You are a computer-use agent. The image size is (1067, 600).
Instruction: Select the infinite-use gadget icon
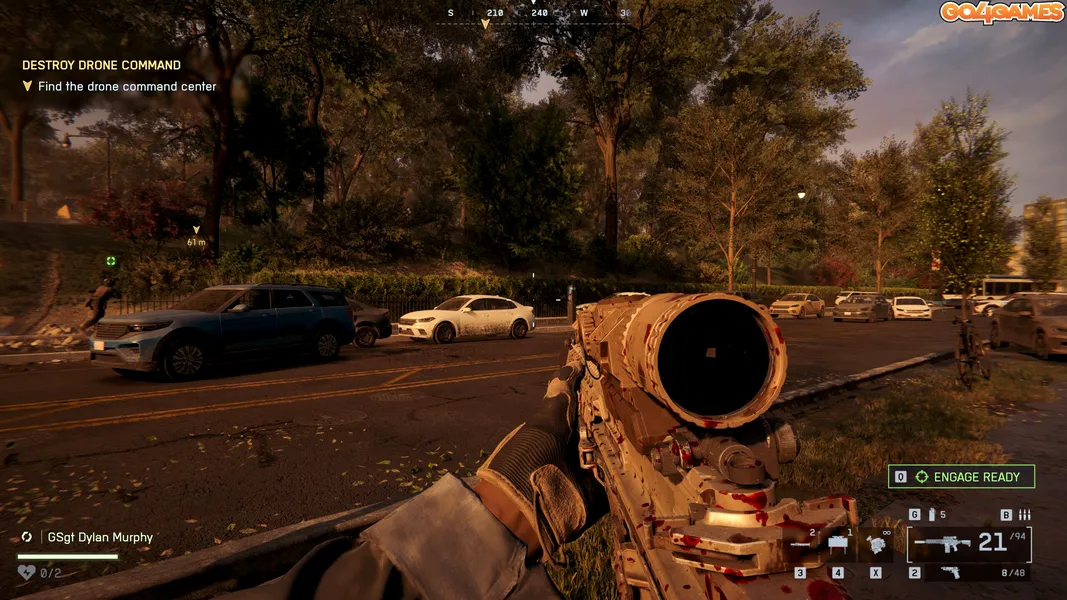click(876, 545)
